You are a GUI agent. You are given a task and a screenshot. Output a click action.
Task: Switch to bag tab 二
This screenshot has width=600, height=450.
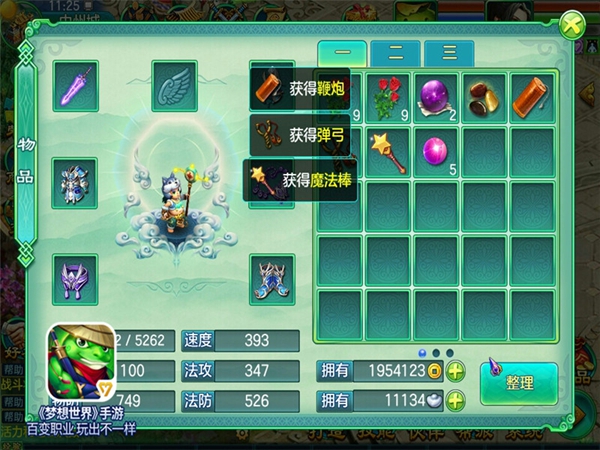396,54
